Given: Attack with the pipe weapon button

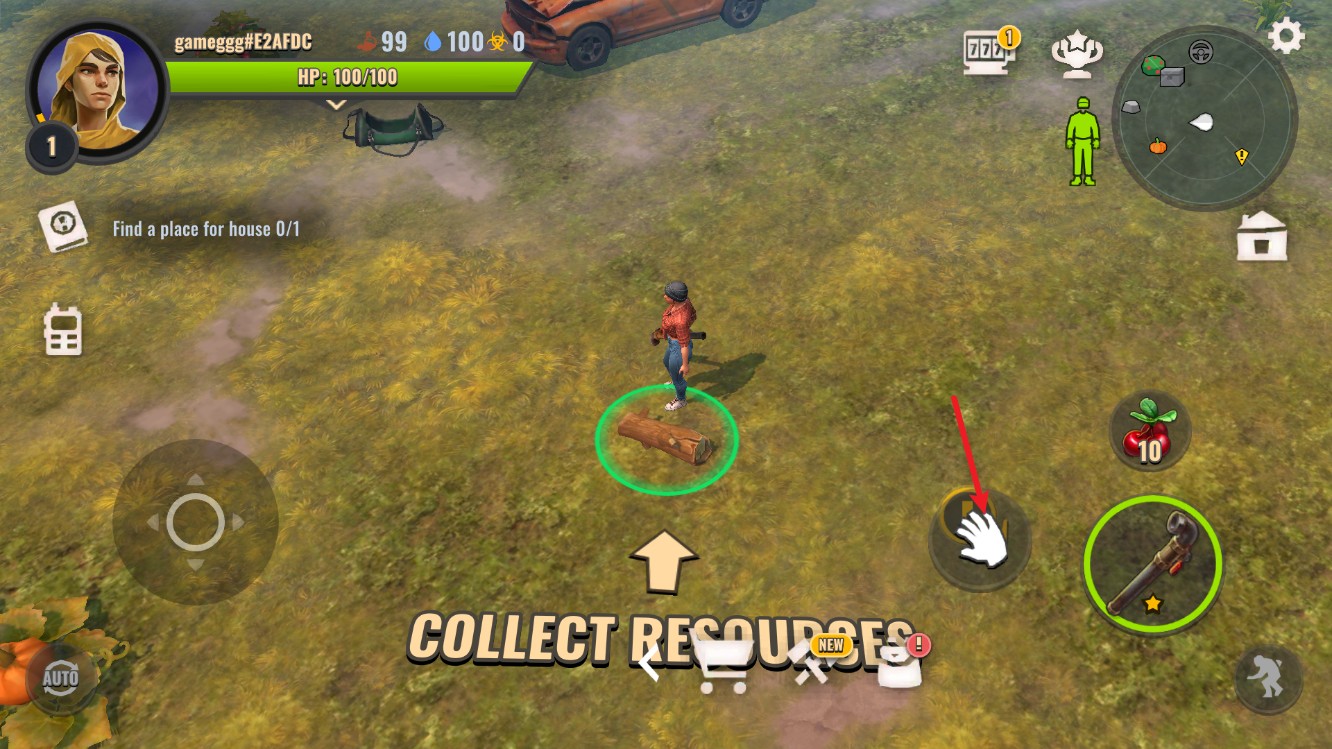Looking at the screenshot, I should tap(1152, 564).
